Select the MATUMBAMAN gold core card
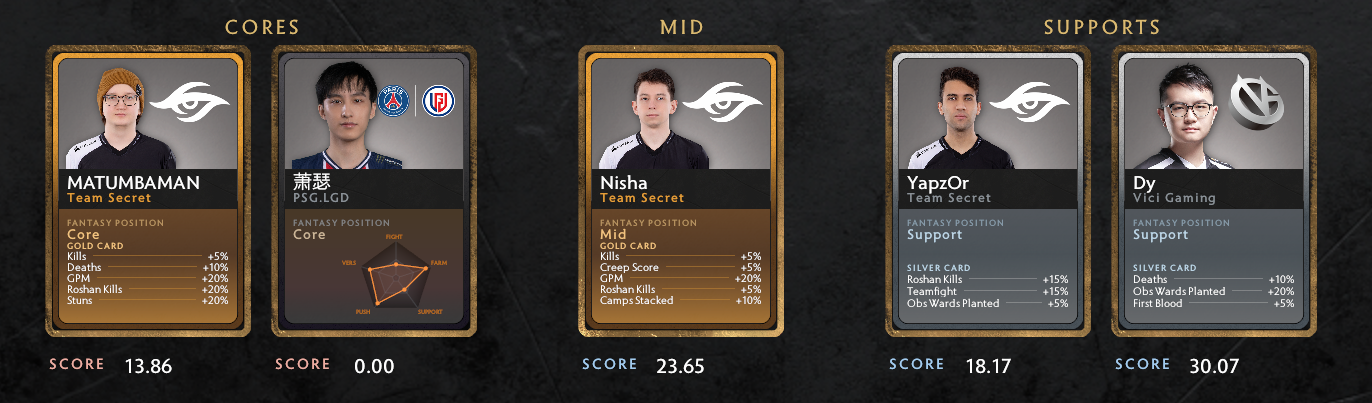The width and height of the screenshot is (1372, 403). [148, 190]
